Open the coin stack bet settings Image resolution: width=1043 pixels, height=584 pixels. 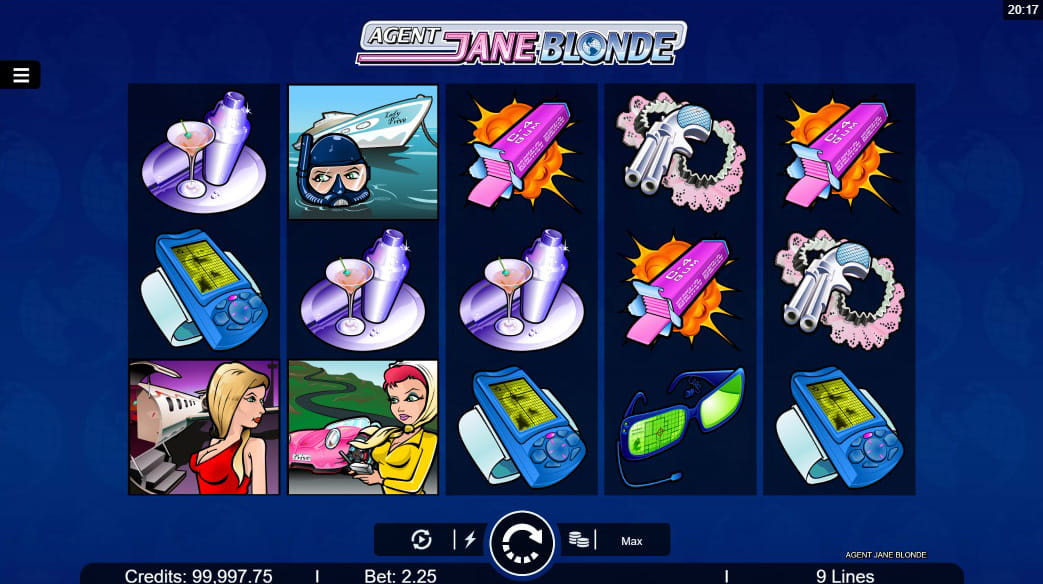pyautogui.click(x=578, y=540)
